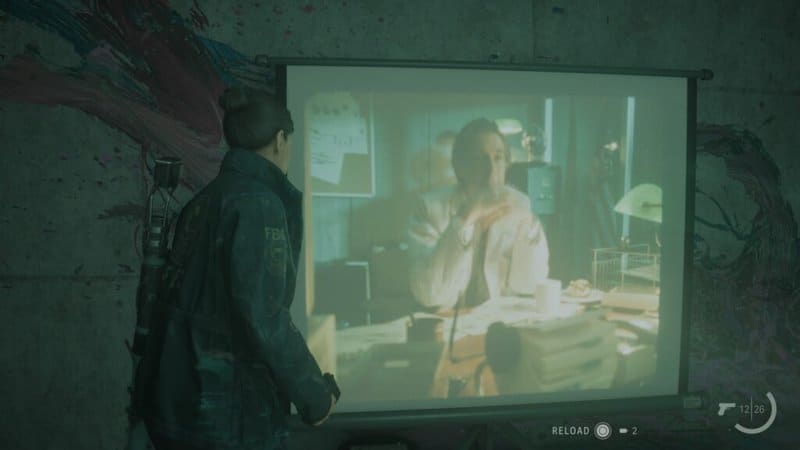Select the pistol weapon icon

[x=727, y=408]
